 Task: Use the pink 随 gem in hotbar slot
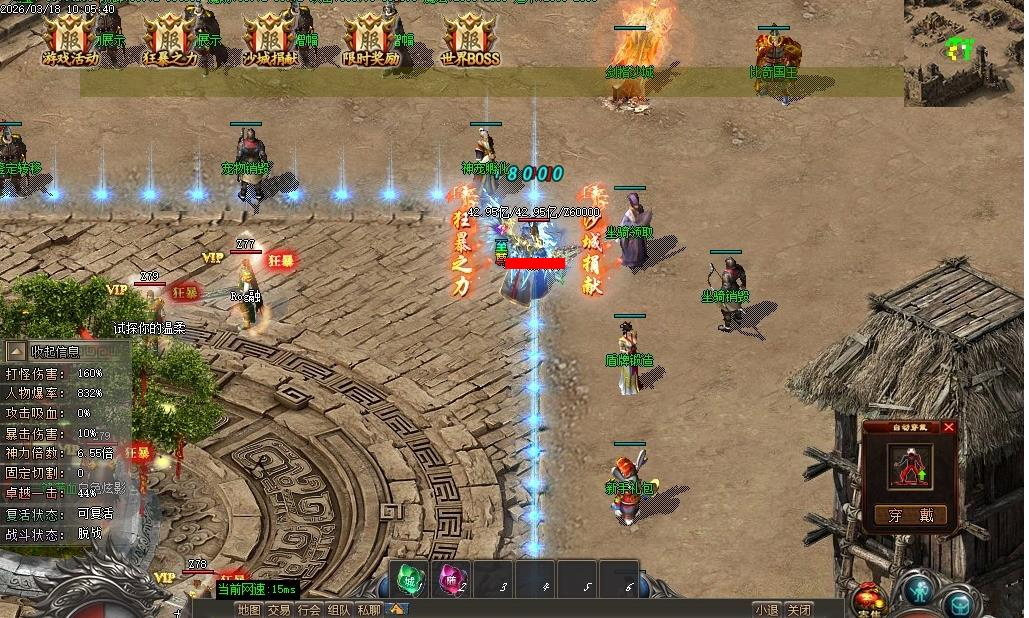tap(449, 579)
